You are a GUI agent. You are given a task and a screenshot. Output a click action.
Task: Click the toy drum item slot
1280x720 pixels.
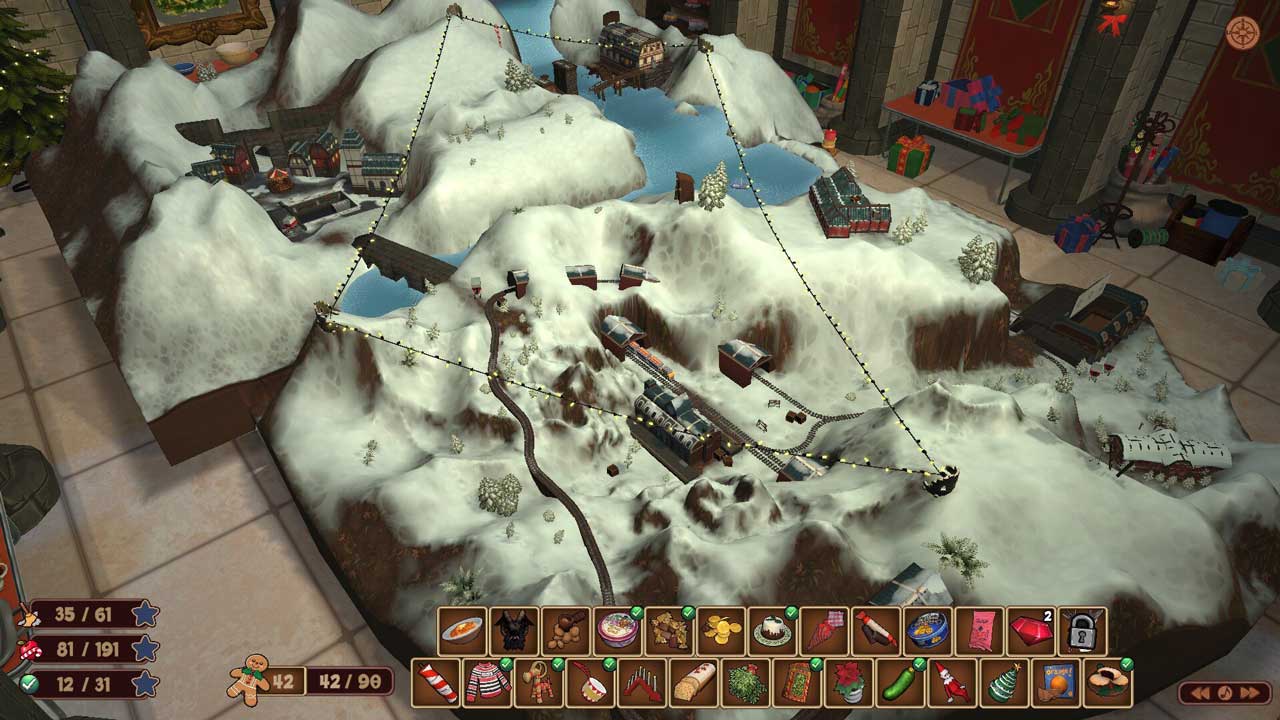click(591, 682)
